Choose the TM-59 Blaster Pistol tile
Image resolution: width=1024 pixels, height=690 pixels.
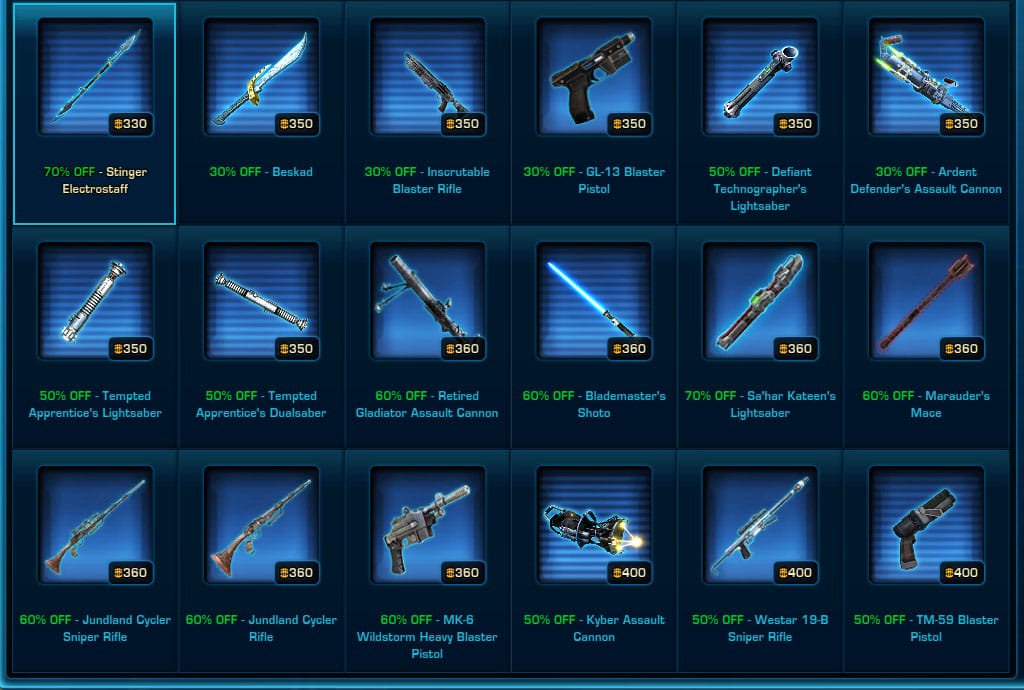[925, 526]
